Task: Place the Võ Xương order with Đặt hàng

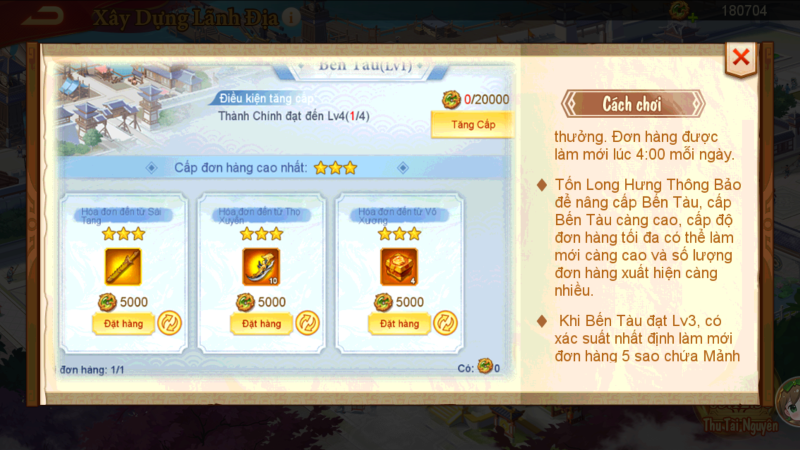Action: tap(398, 324)
